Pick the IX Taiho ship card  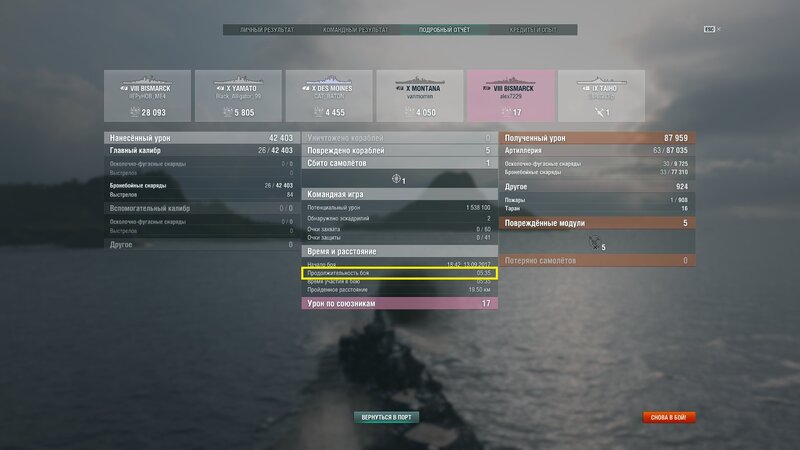600,96
